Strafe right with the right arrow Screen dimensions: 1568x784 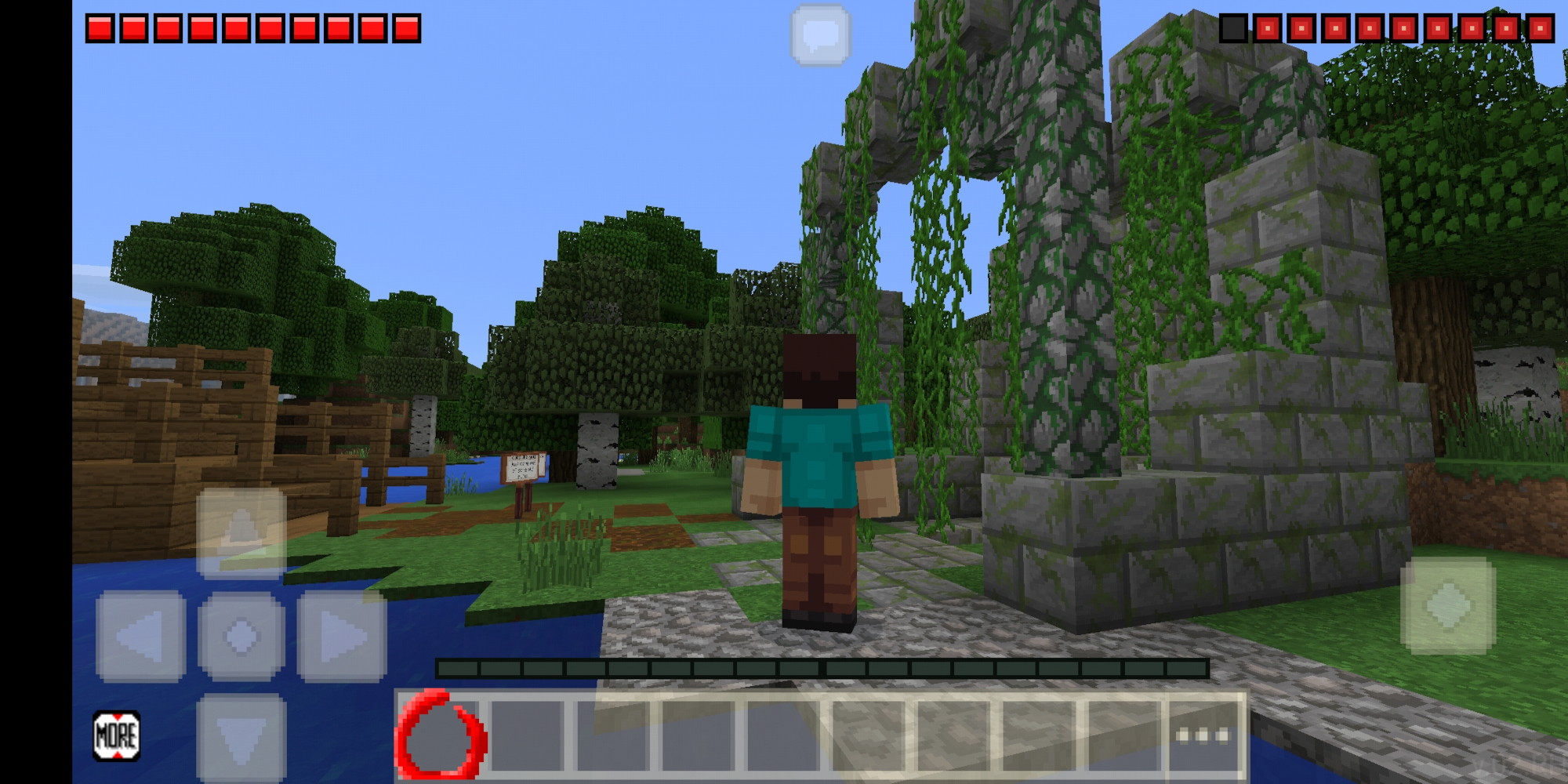click(x=342, y=636)
